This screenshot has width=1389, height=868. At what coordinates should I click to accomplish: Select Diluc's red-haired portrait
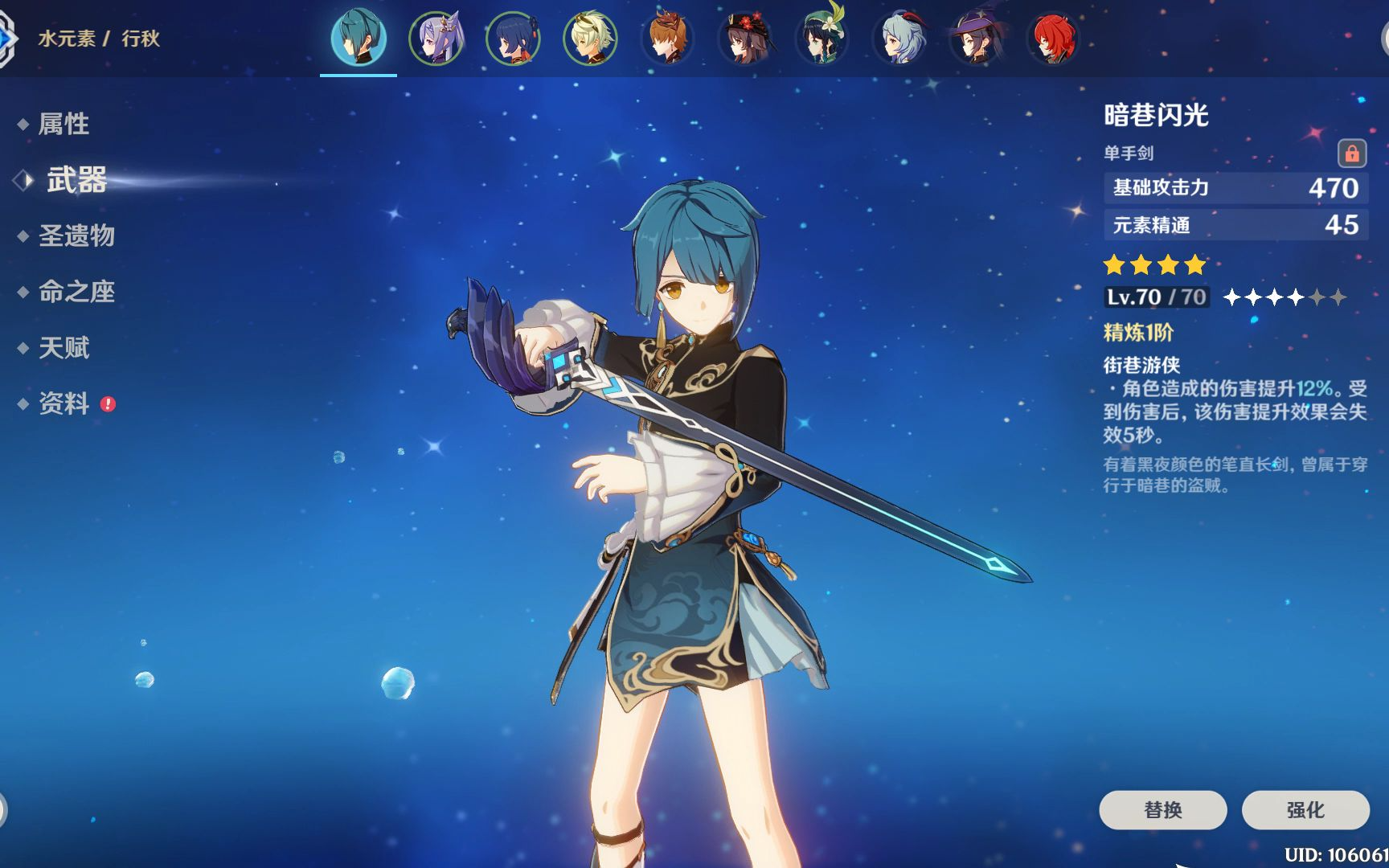[x=1053, y=38]
